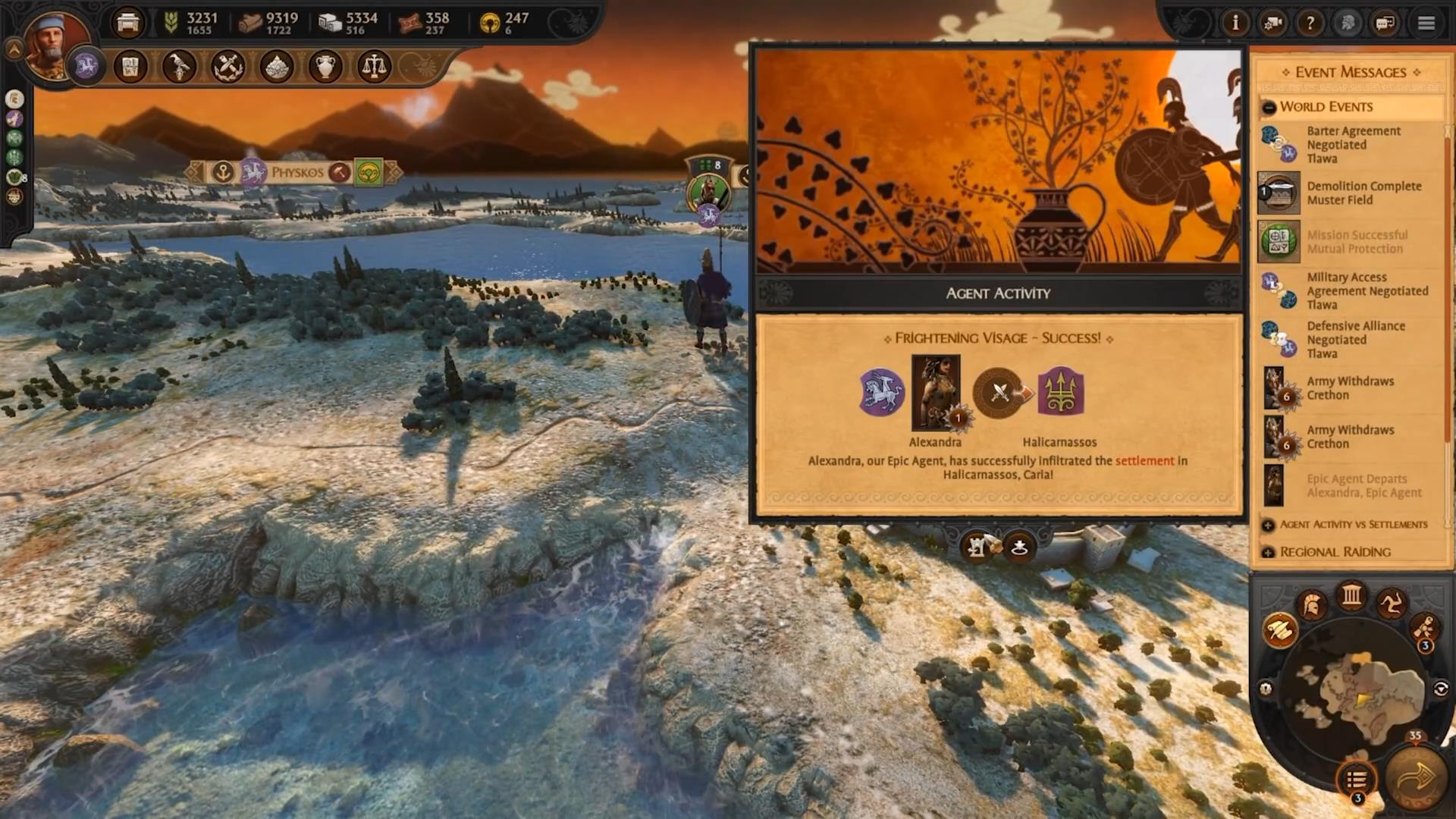Viewport: 1456px width, 819px height.
Task: Select the Greek helmet button above minimap
Action: (1312, 604)
